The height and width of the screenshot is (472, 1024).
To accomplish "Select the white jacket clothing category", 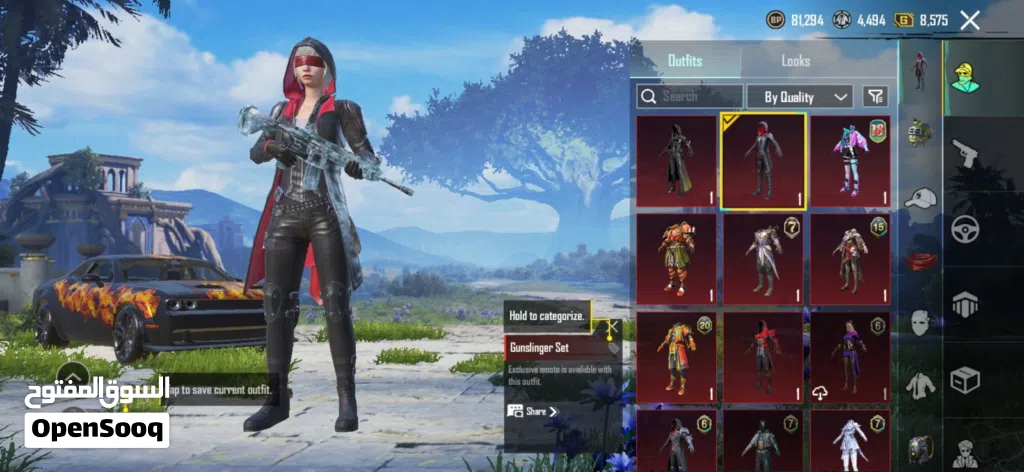I will [919, 383].
